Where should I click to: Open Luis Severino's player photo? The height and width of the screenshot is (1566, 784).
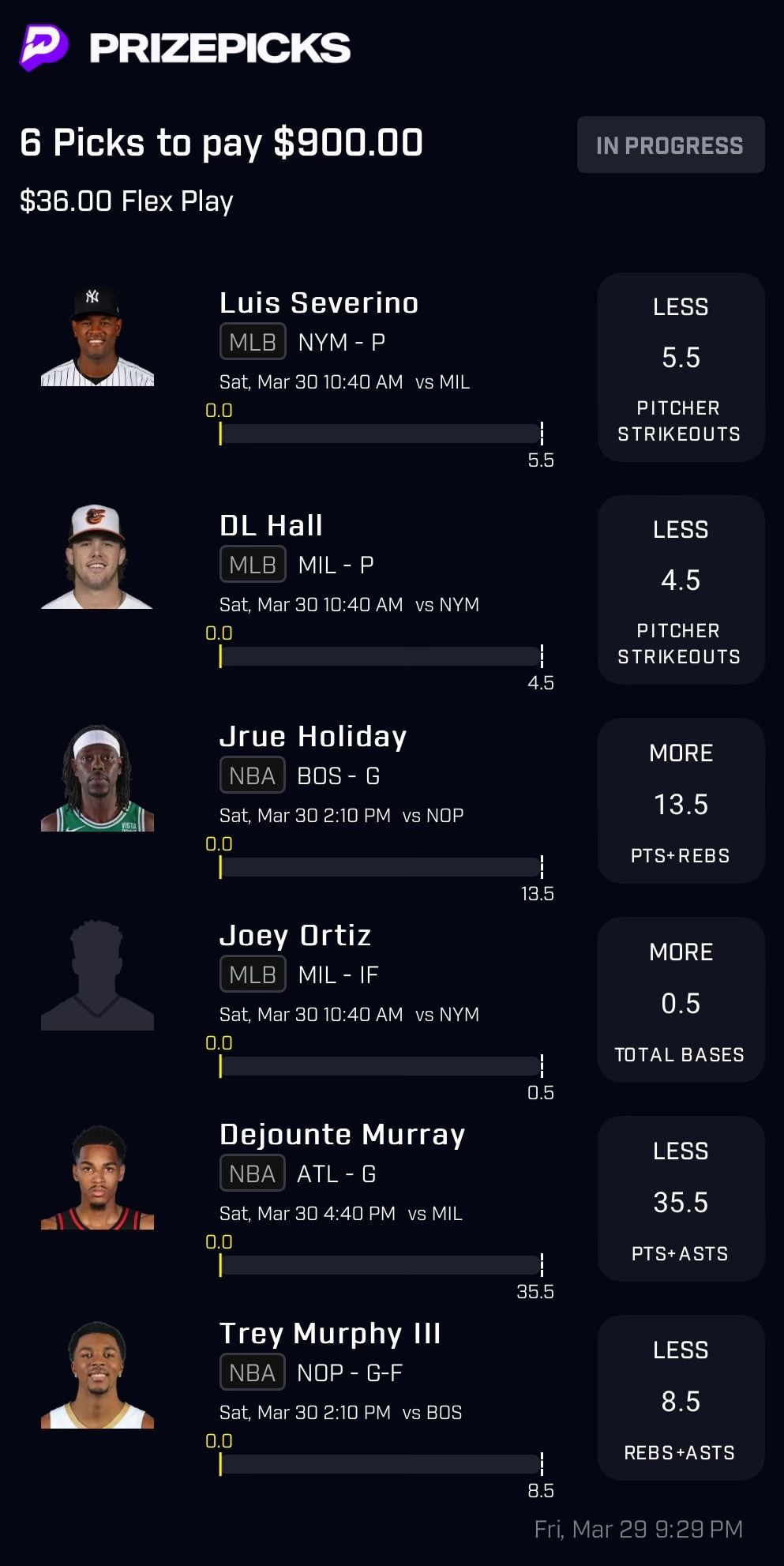tap(97, 336)
